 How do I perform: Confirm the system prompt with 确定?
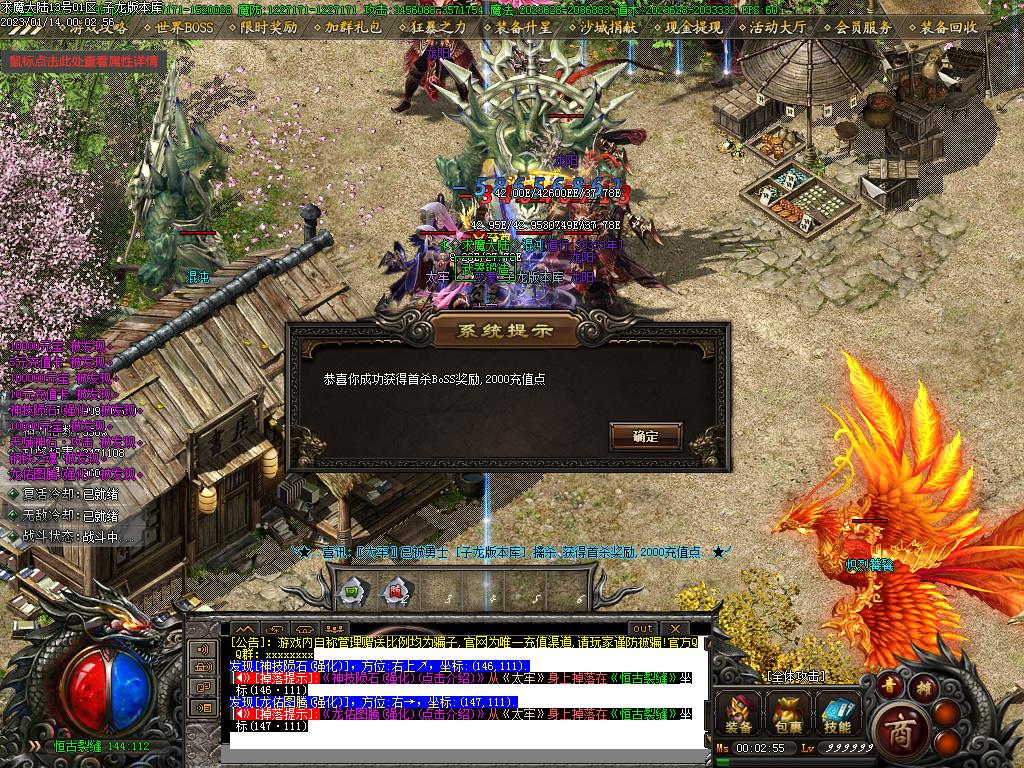(x=645, y=436)
